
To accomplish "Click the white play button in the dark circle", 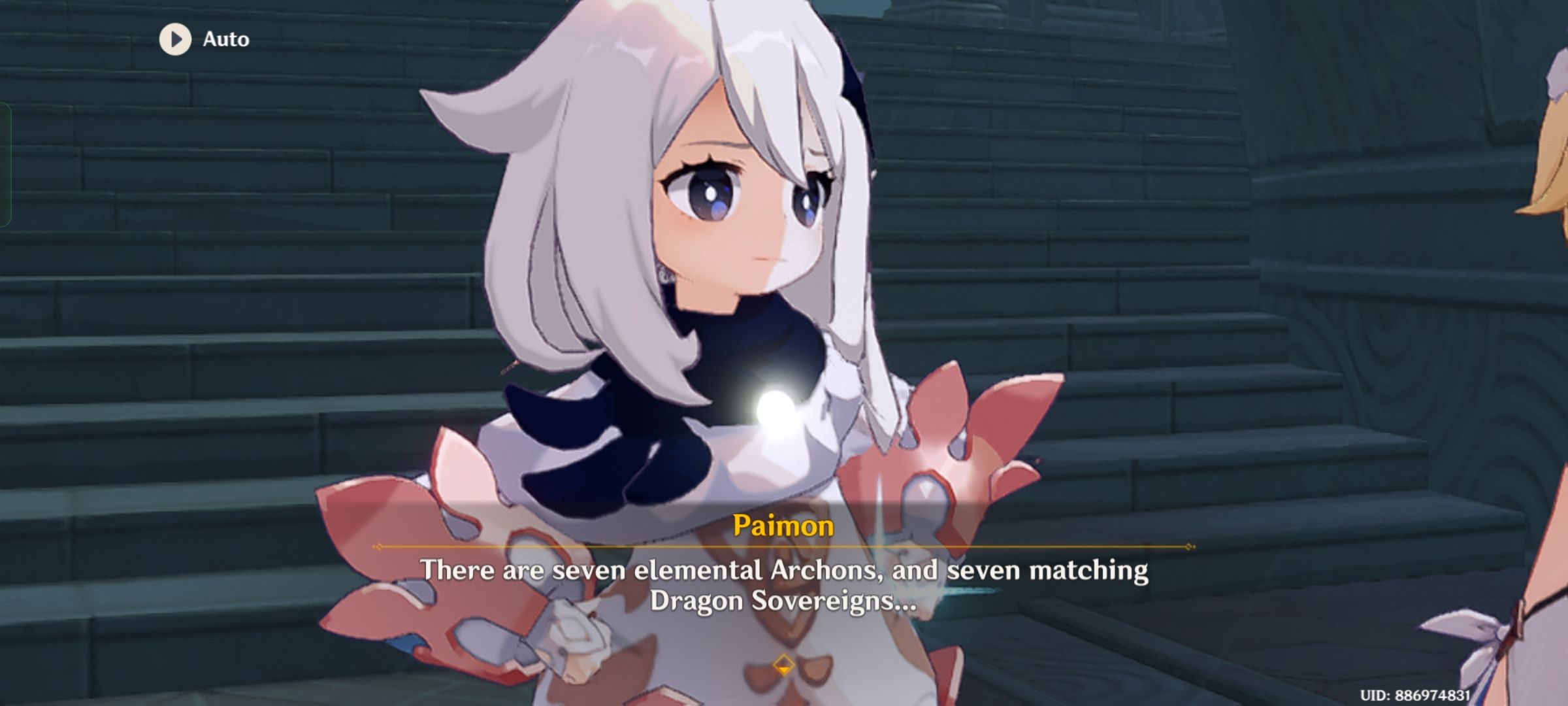I will [174, 39].
